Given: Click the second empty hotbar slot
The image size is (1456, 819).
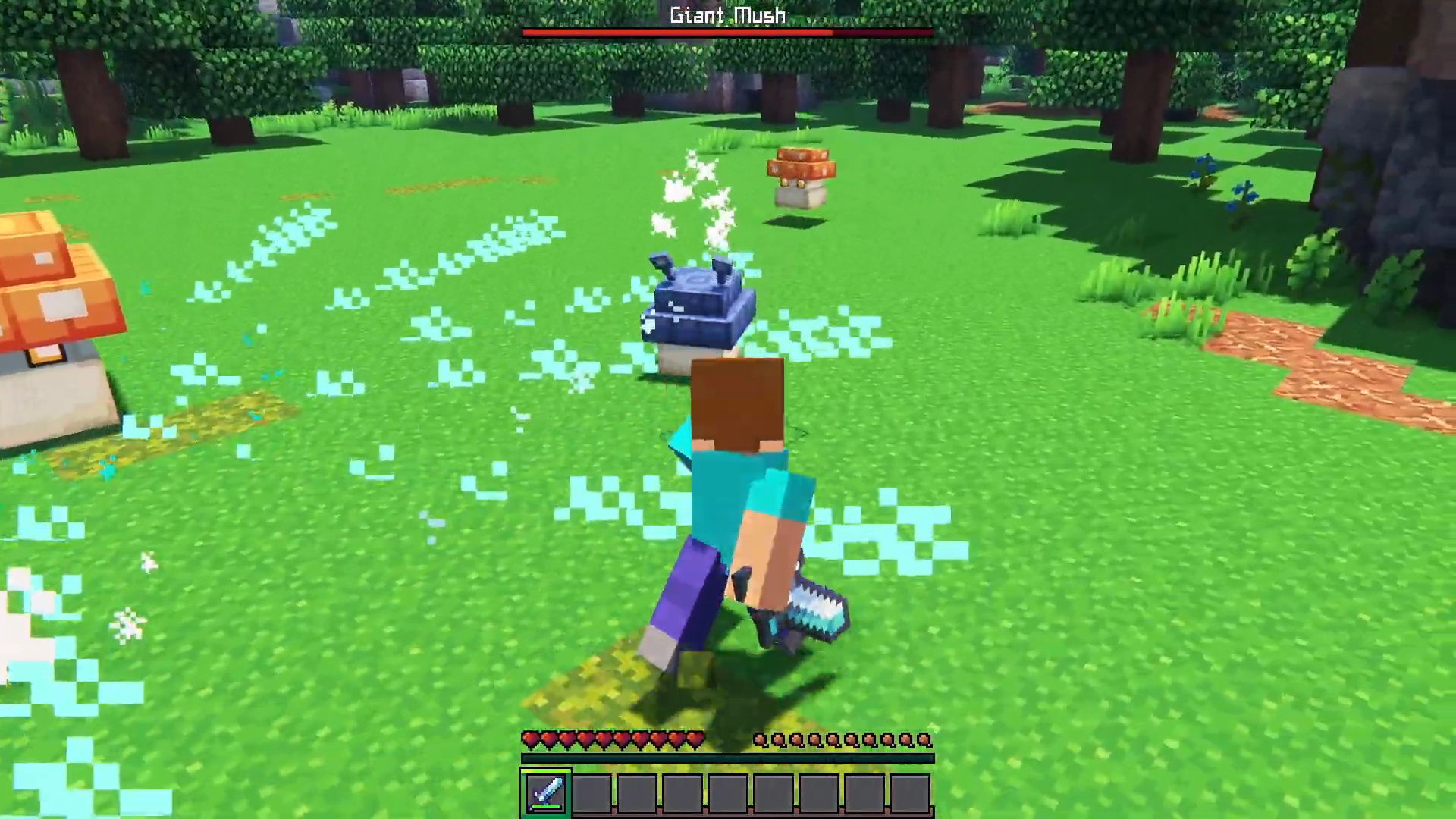Looking at the screenshot, I should tap(592, 792).
